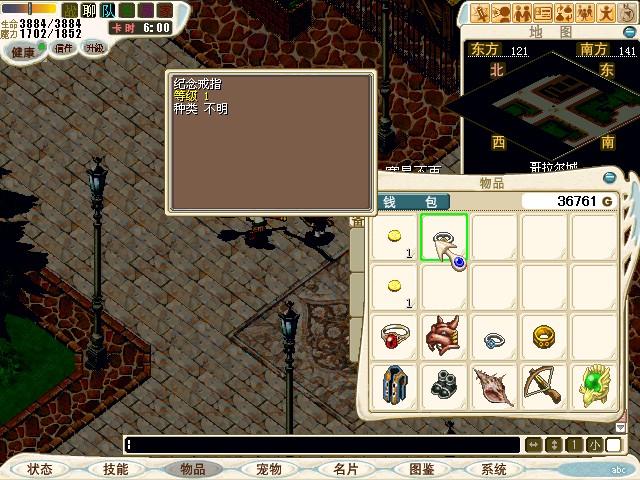
Task: Select the crossbow item slot
Action: [544, 386]
